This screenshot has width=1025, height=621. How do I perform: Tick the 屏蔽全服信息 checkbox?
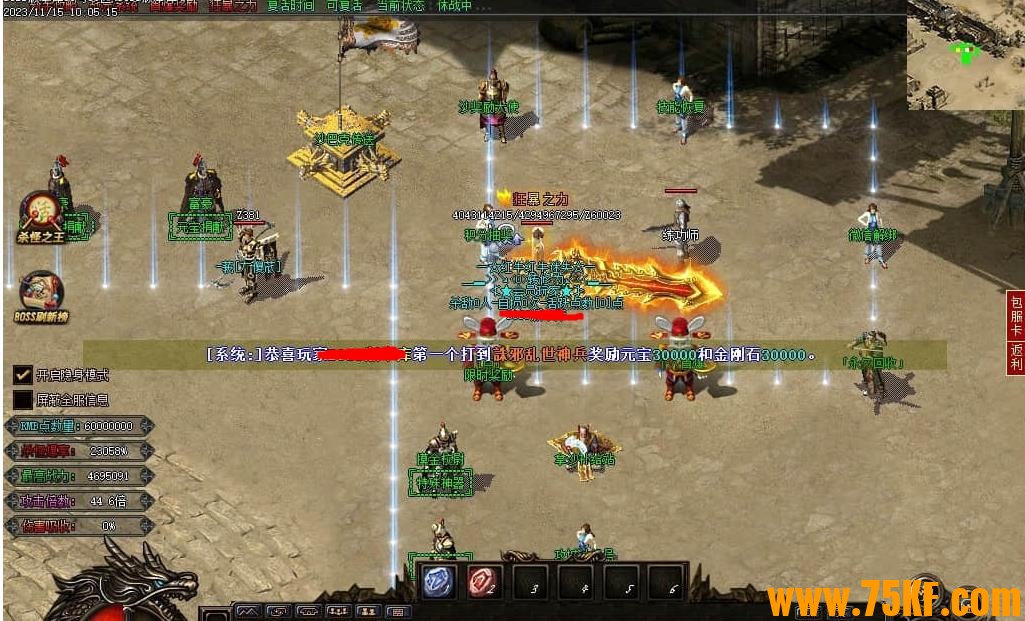[x=22, y=400]
